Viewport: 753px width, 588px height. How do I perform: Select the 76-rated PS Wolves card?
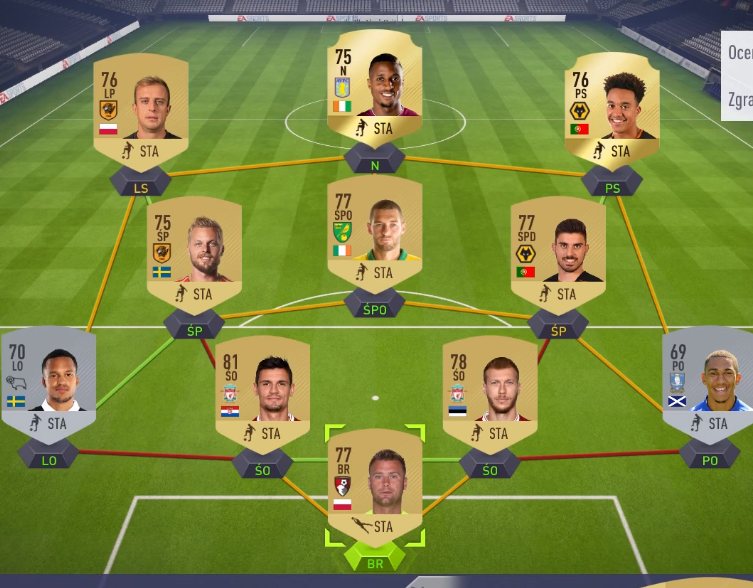tap(612, 108)
